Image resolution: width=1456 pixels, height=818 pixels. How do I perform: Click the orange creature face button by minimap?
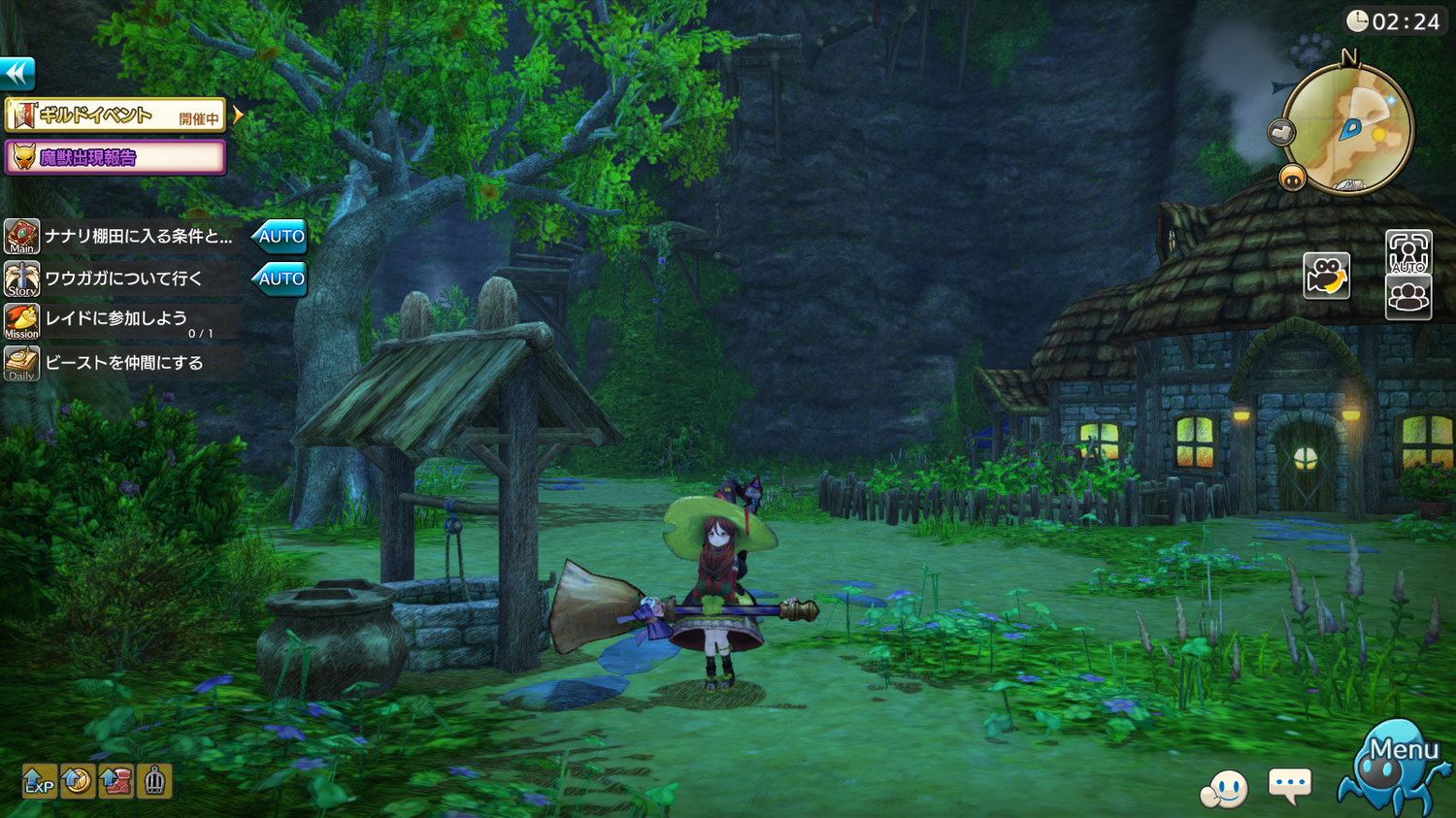tap(1292, 178)
